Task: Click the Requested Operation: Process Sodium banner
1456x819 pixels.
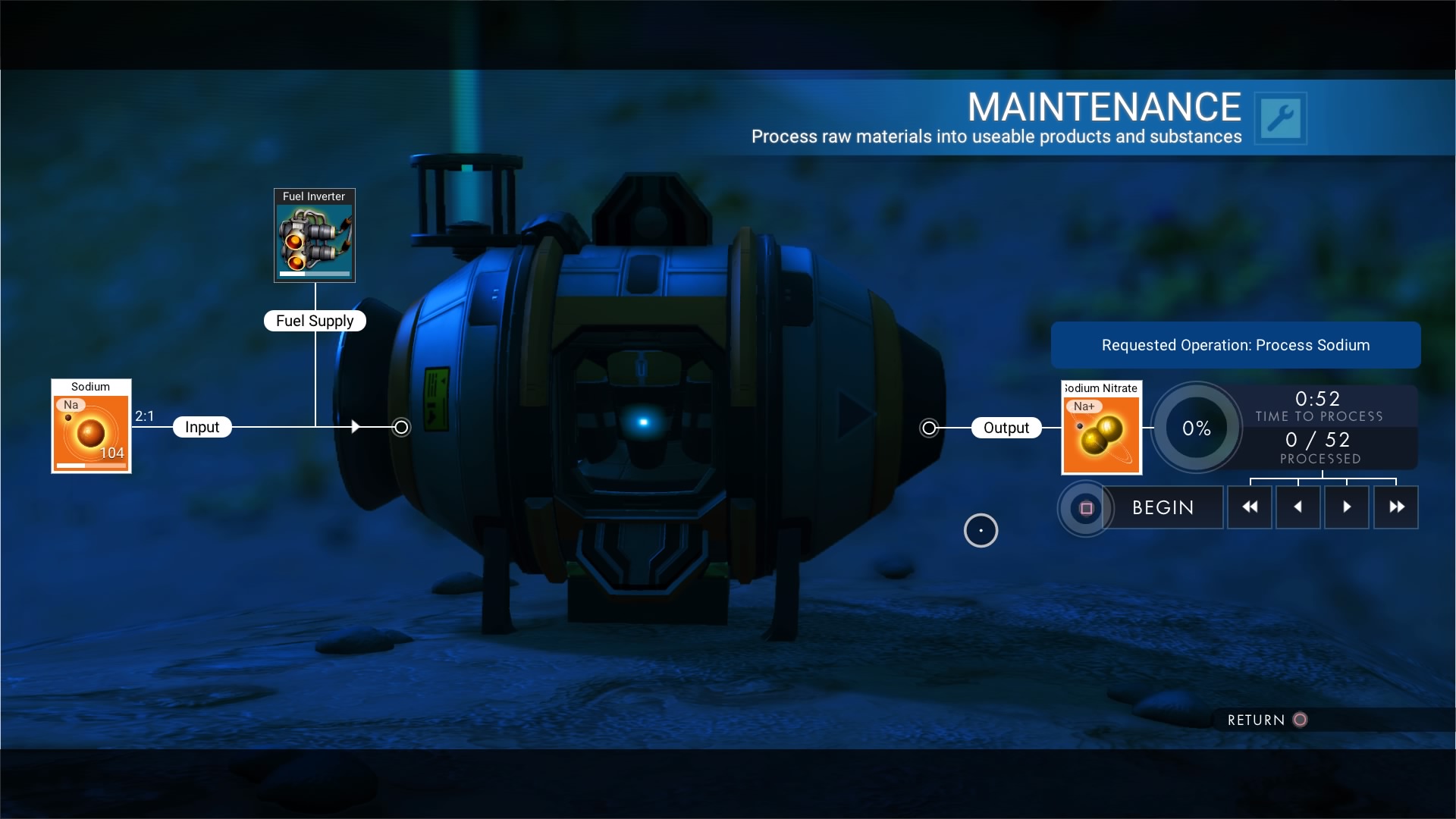Action: 1235,344
